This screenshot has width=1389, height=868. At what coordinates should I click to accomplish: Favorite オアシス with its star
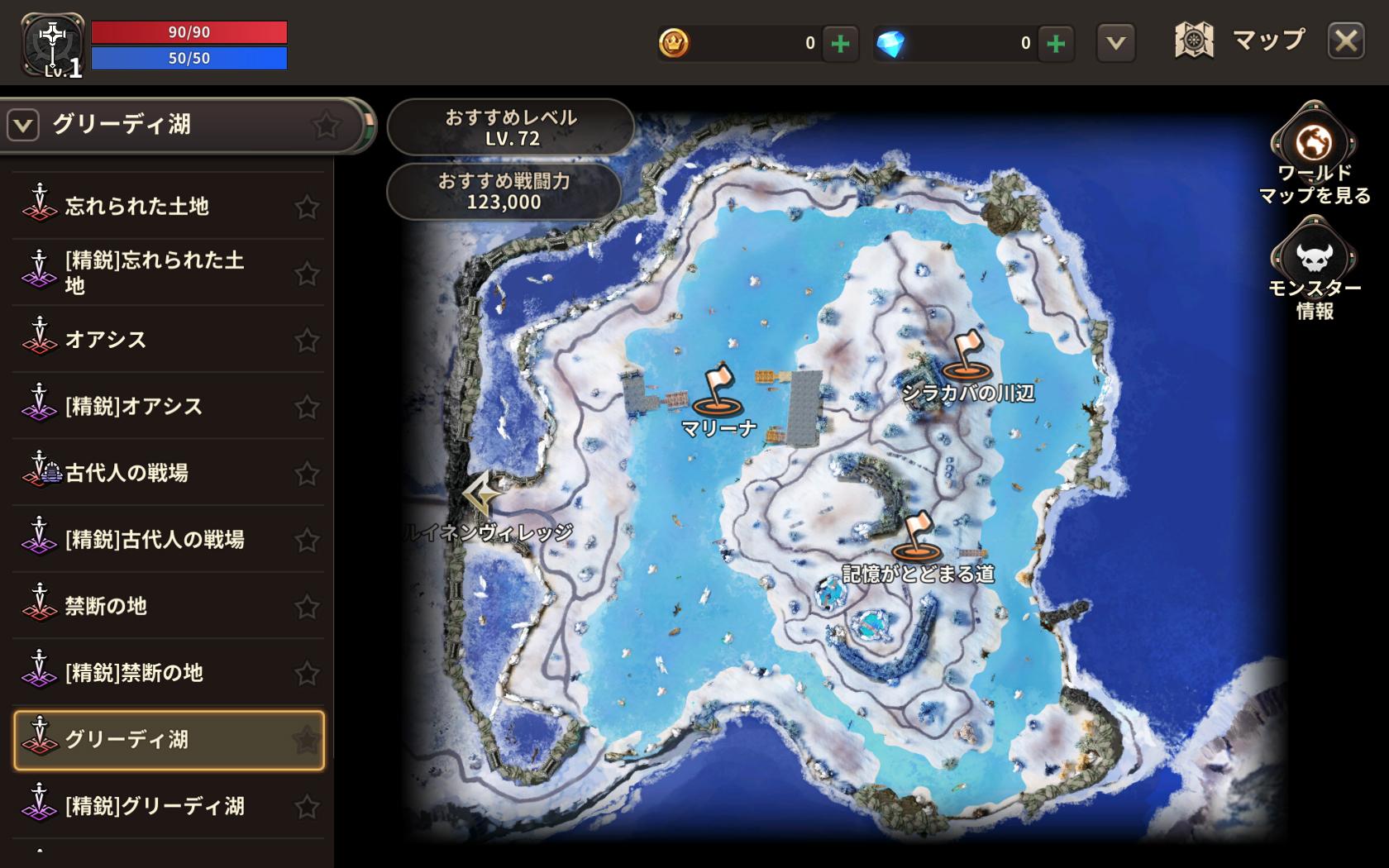[307, 340]
